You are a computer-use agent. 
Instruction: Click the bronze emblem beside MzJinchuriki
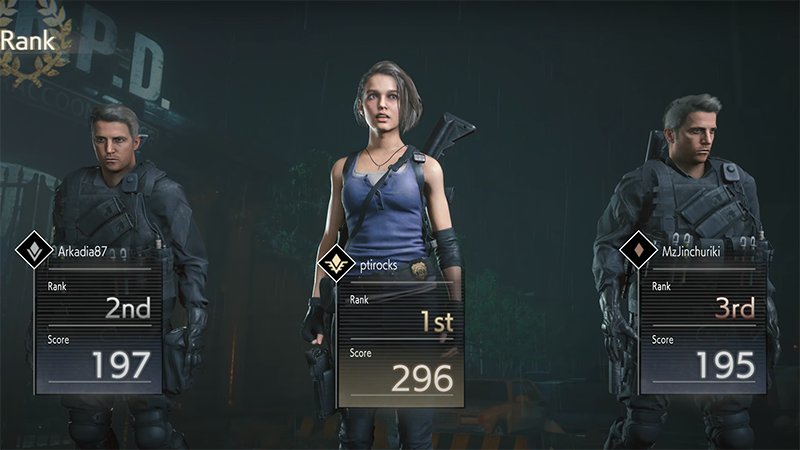pos(638,251)
